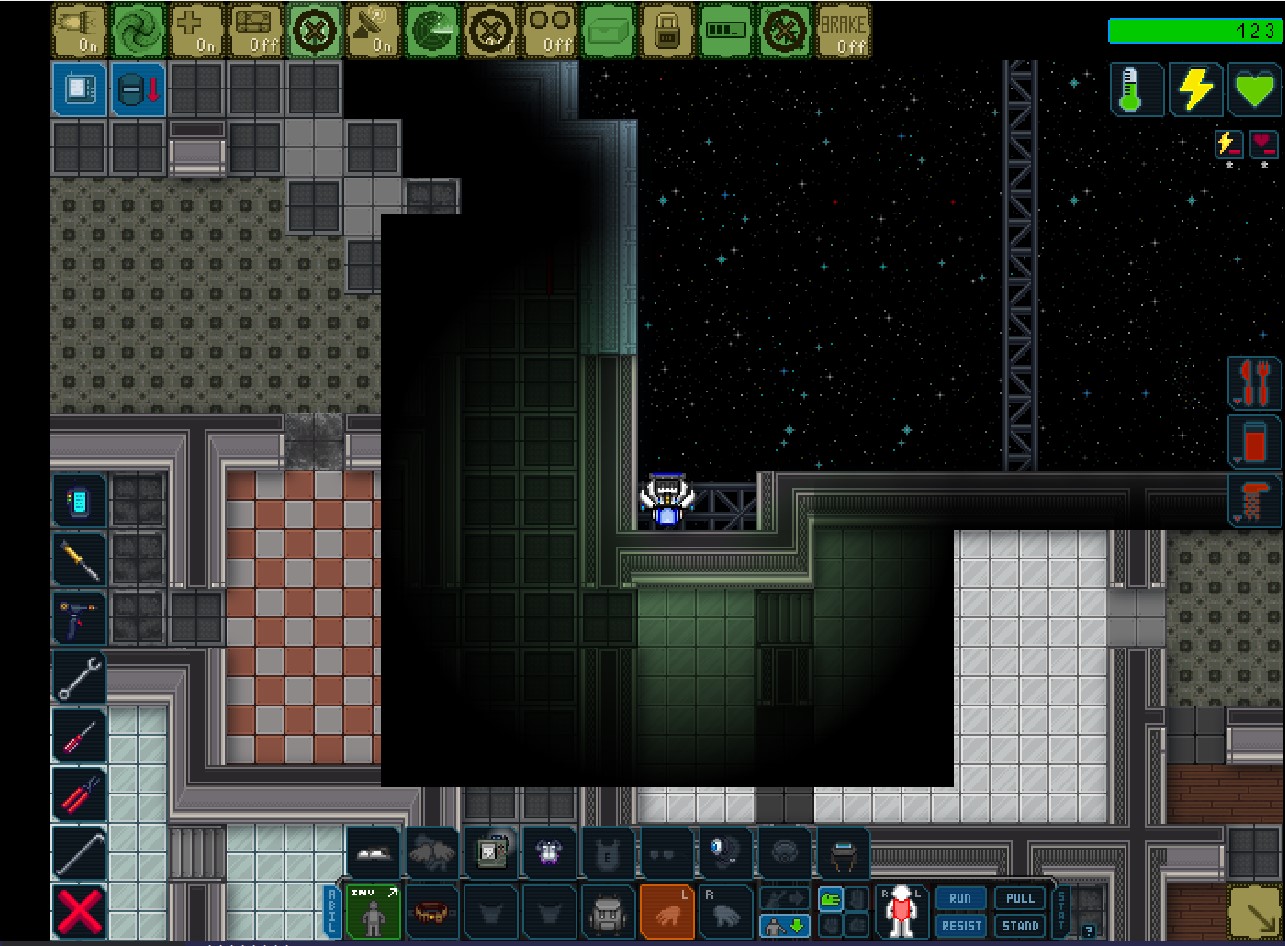Viewport: 1285px width, 946px height.
Task: Choose the red wirecutters tool
Action: [x=80, y=795]
